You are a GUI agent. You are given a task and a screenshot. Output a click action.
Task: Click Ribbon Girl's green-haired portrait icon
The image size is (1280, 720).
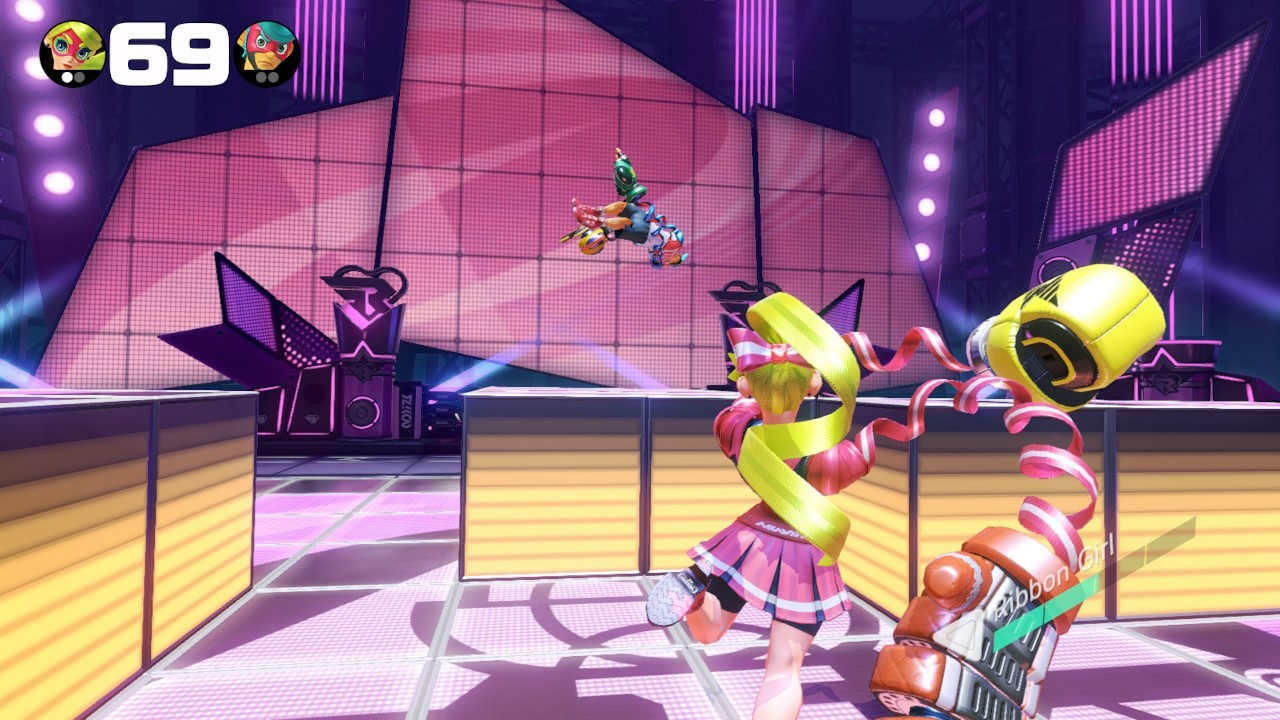pos(72,52)
